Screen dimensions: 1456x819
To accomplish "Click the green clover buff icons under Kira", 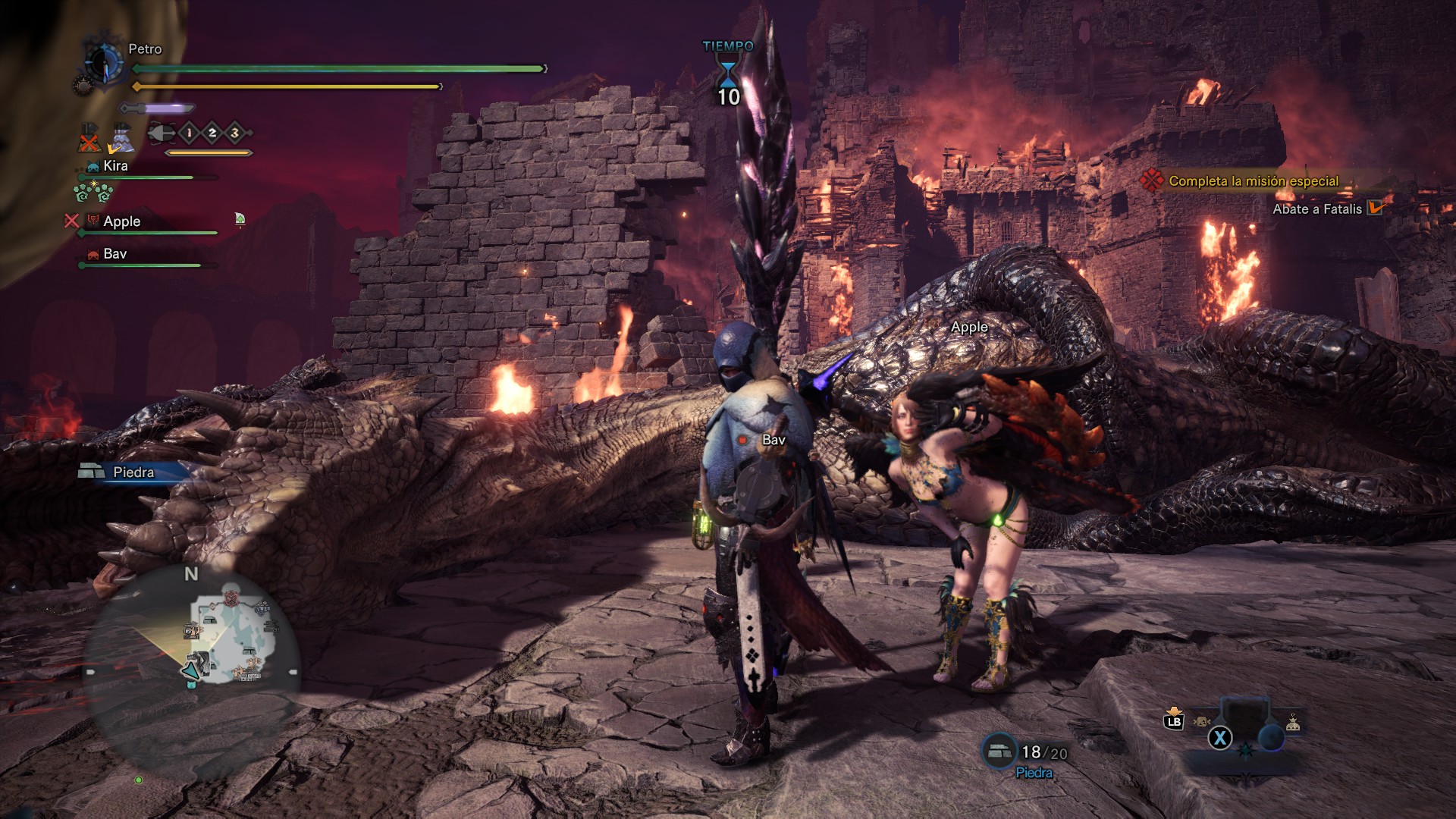I will tap(93, 193).
